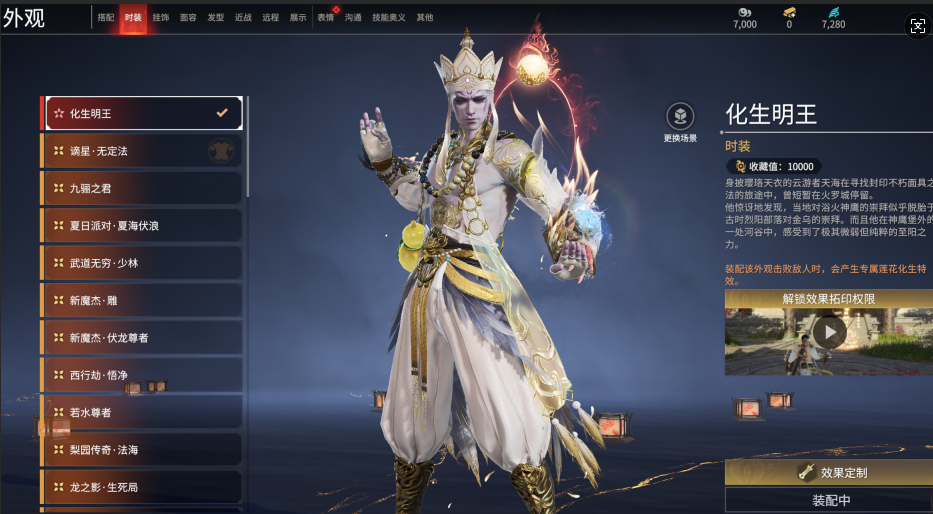Switch to the 面容 face tab
The width and height of the screenshot is (933, 514).
188,18
